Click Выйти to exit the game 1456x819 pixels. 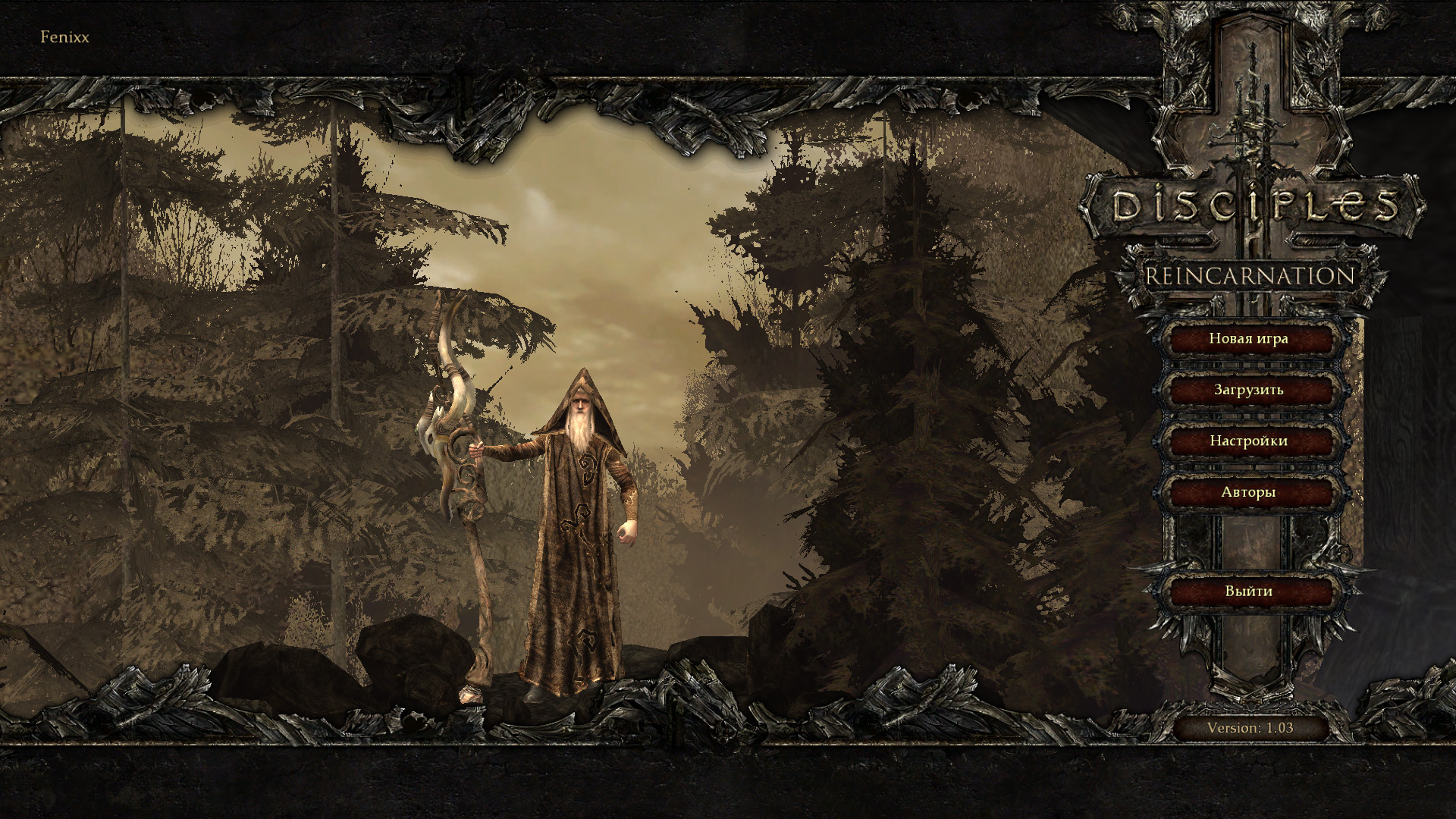pyautogui.click(x=1248, y=591)
